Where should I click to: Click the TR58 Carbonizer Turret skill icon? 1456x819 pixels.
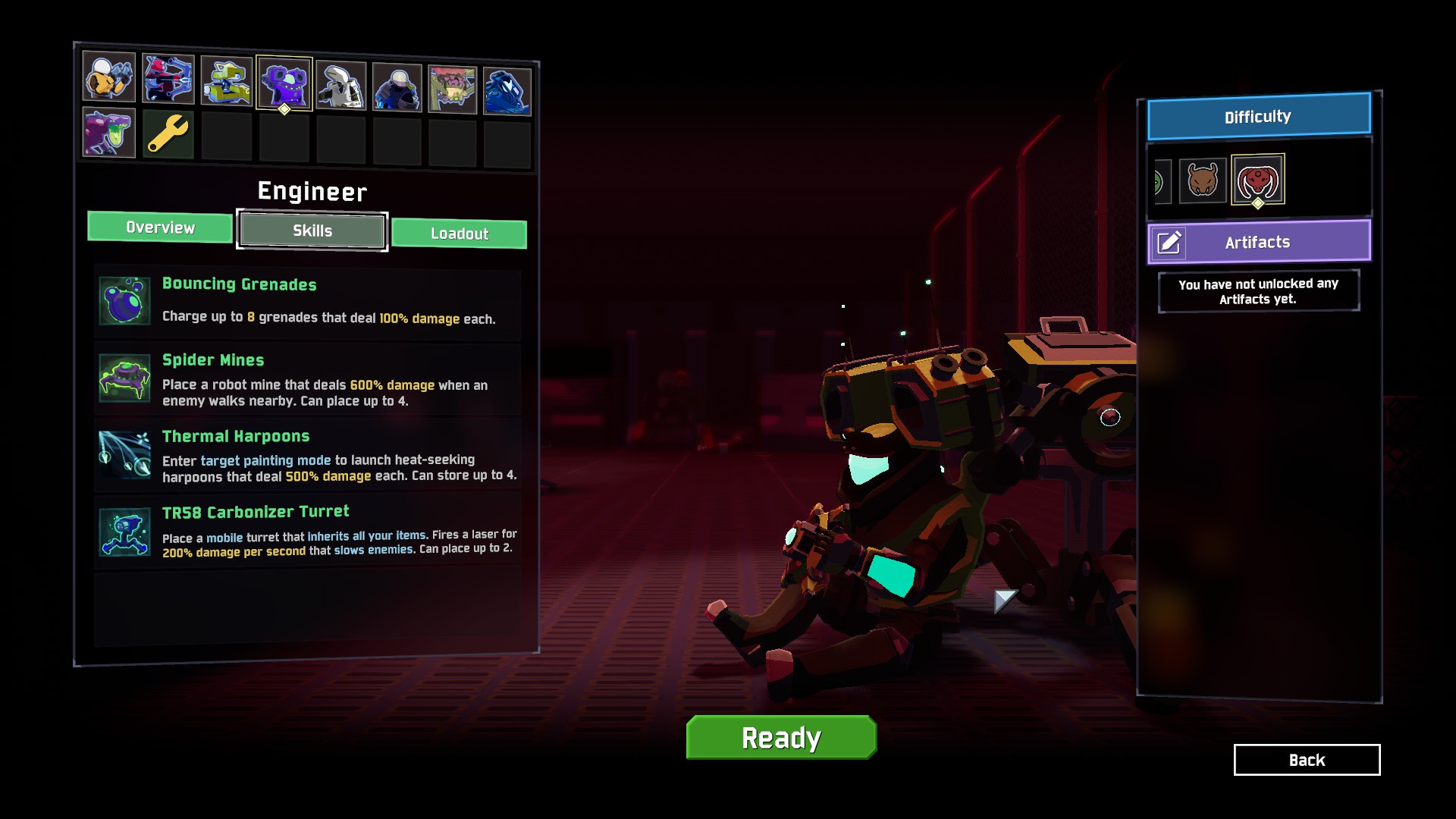pyautogui.click(x=124, y=531)
